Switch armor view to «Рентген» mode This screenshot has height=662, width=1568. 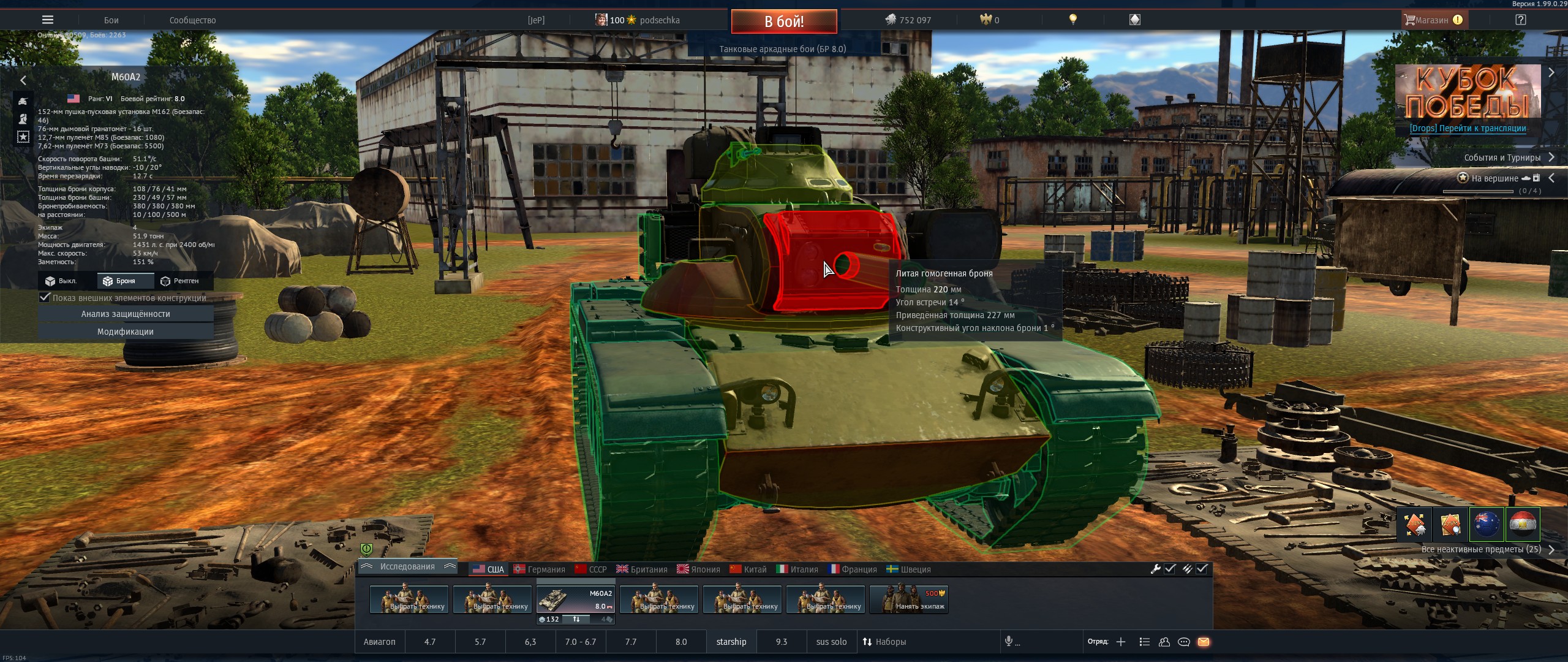pos(180,281)
